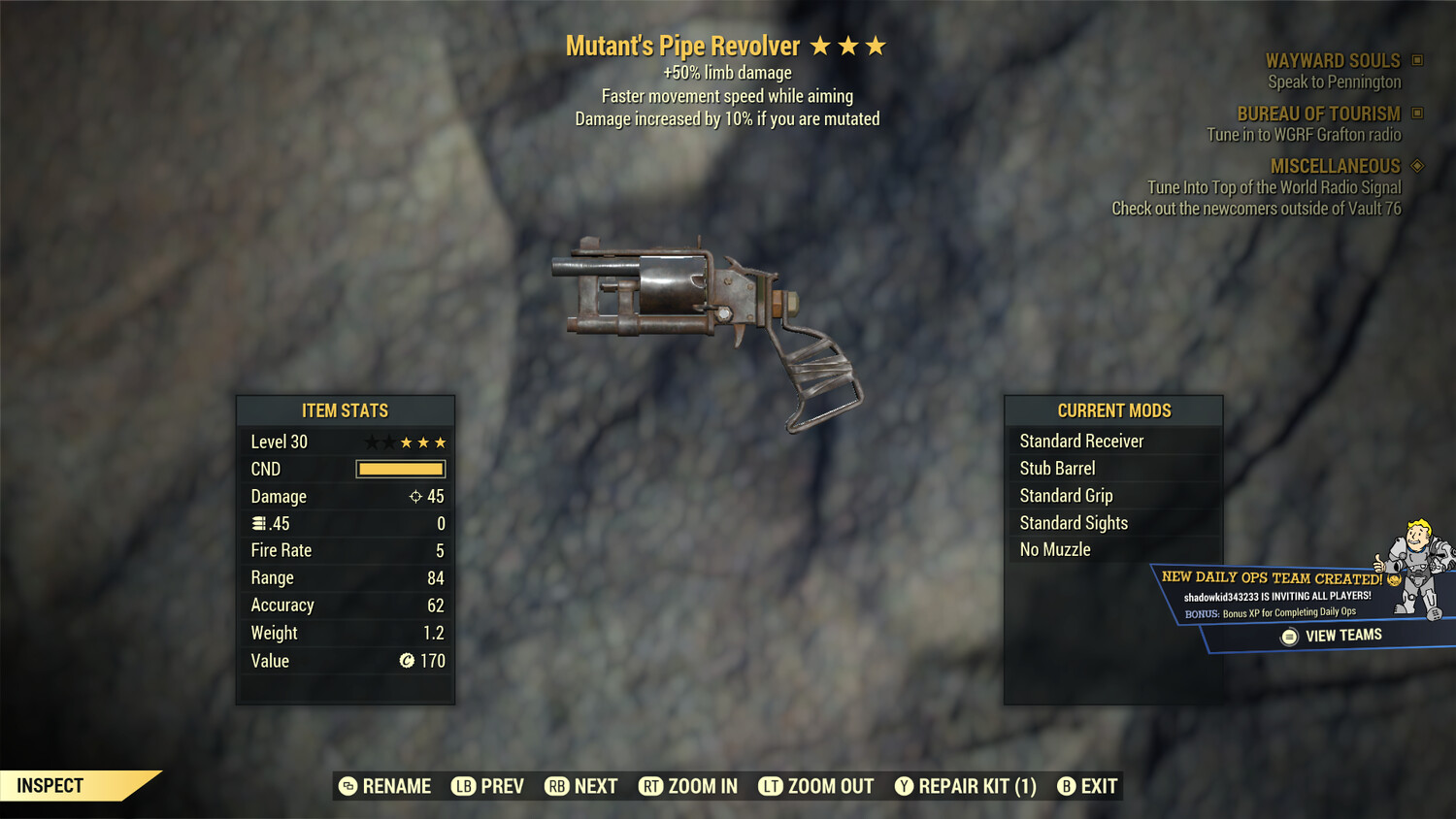Select Standard Receiver in Current Mods

tap(1081, 441)
